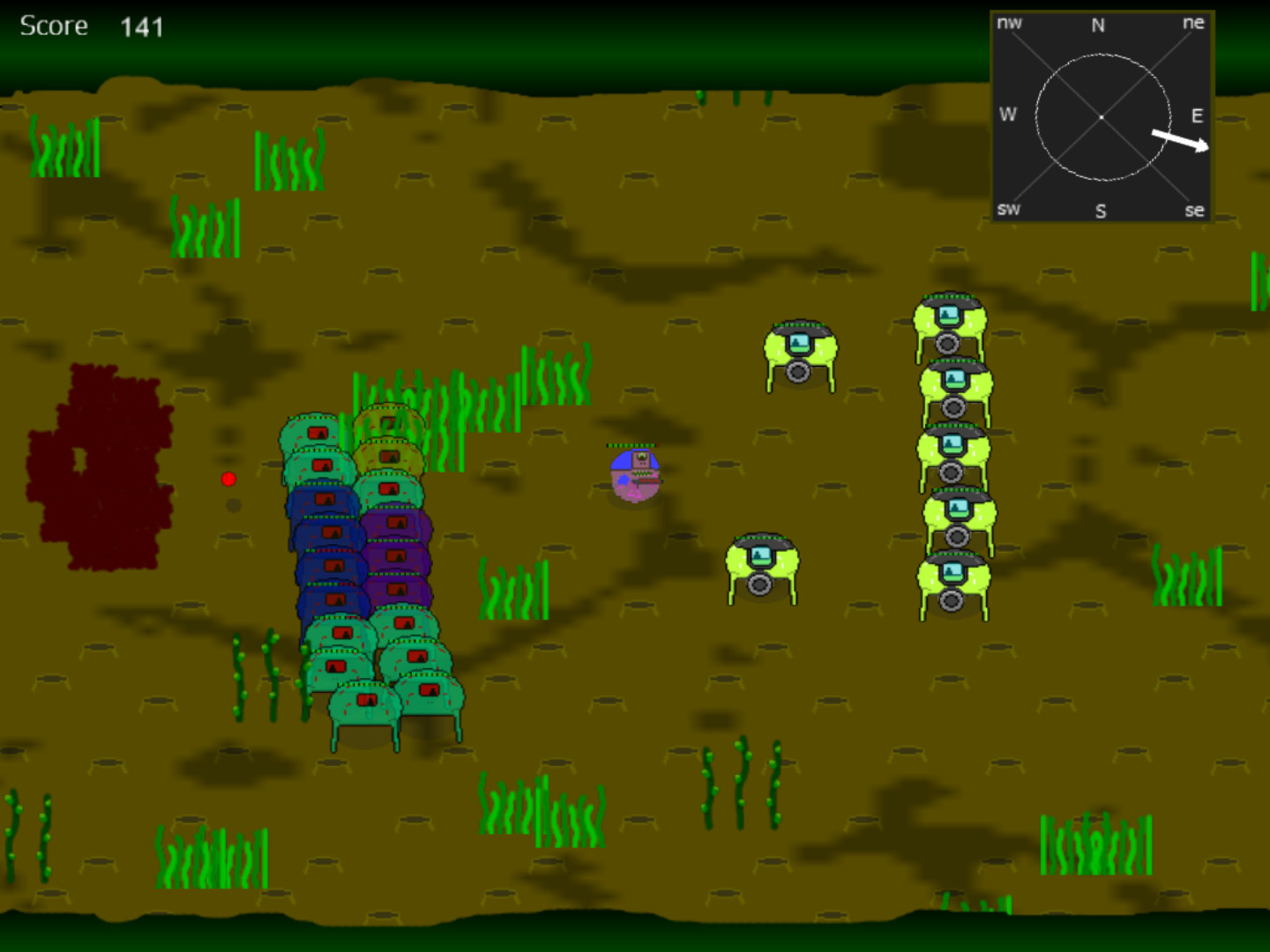Viewport: 1270px width, 952px height.
Task: Click the N label on the compass
Action: 1099,26
